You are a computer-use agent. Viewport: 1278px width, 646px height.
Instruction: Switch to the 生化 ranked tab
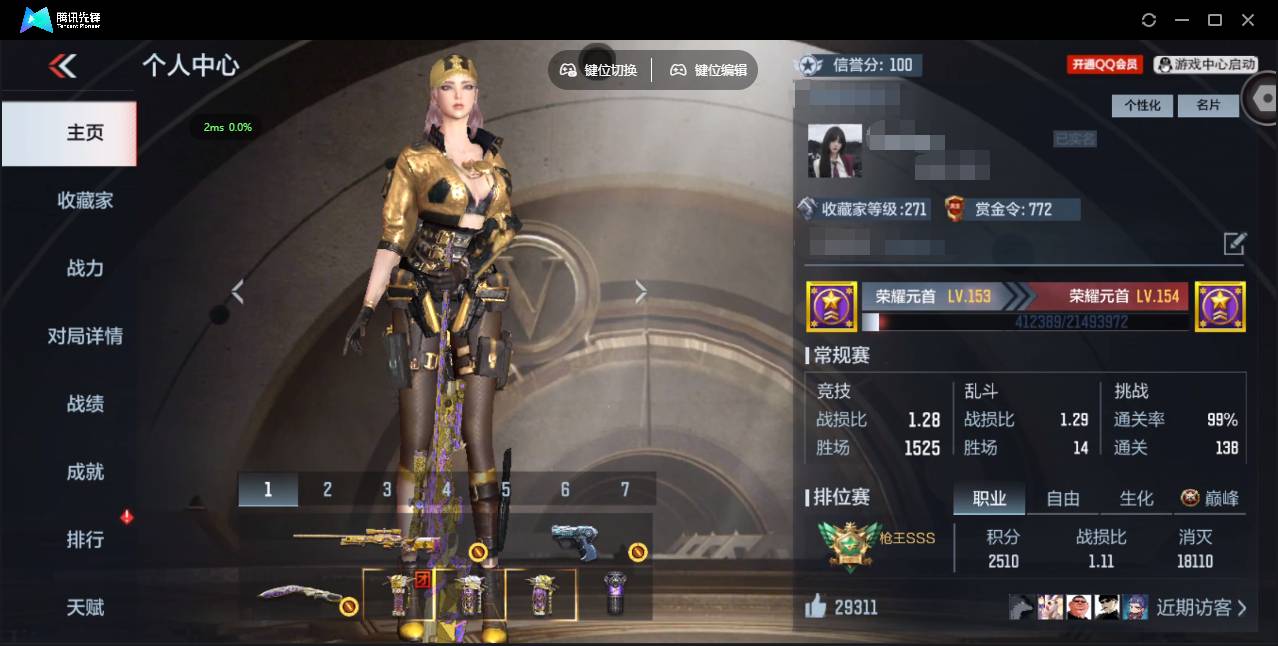point(1136,498)
